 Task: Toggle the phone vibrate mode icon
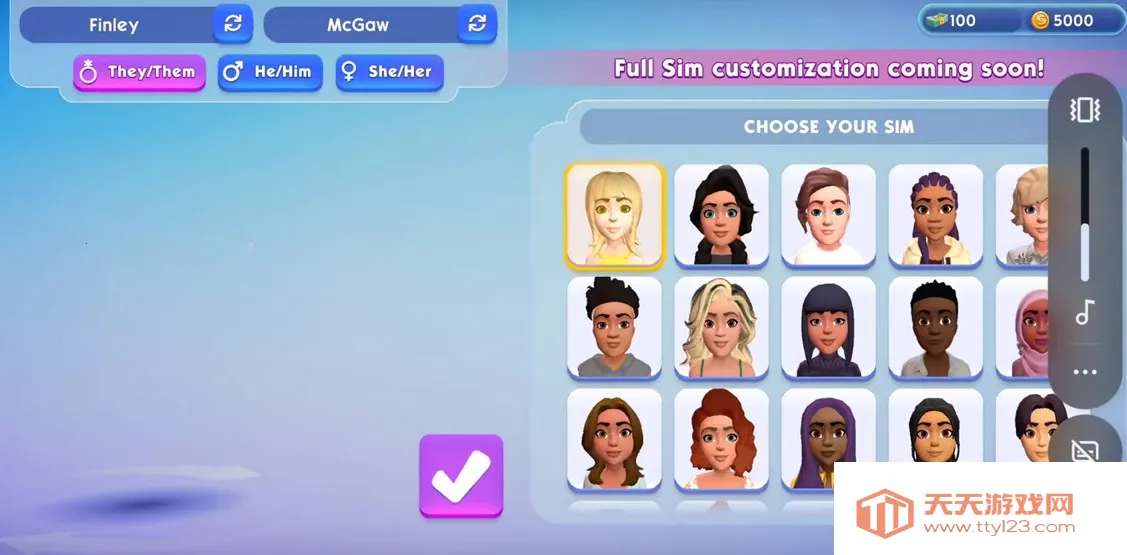[1085, 110]
